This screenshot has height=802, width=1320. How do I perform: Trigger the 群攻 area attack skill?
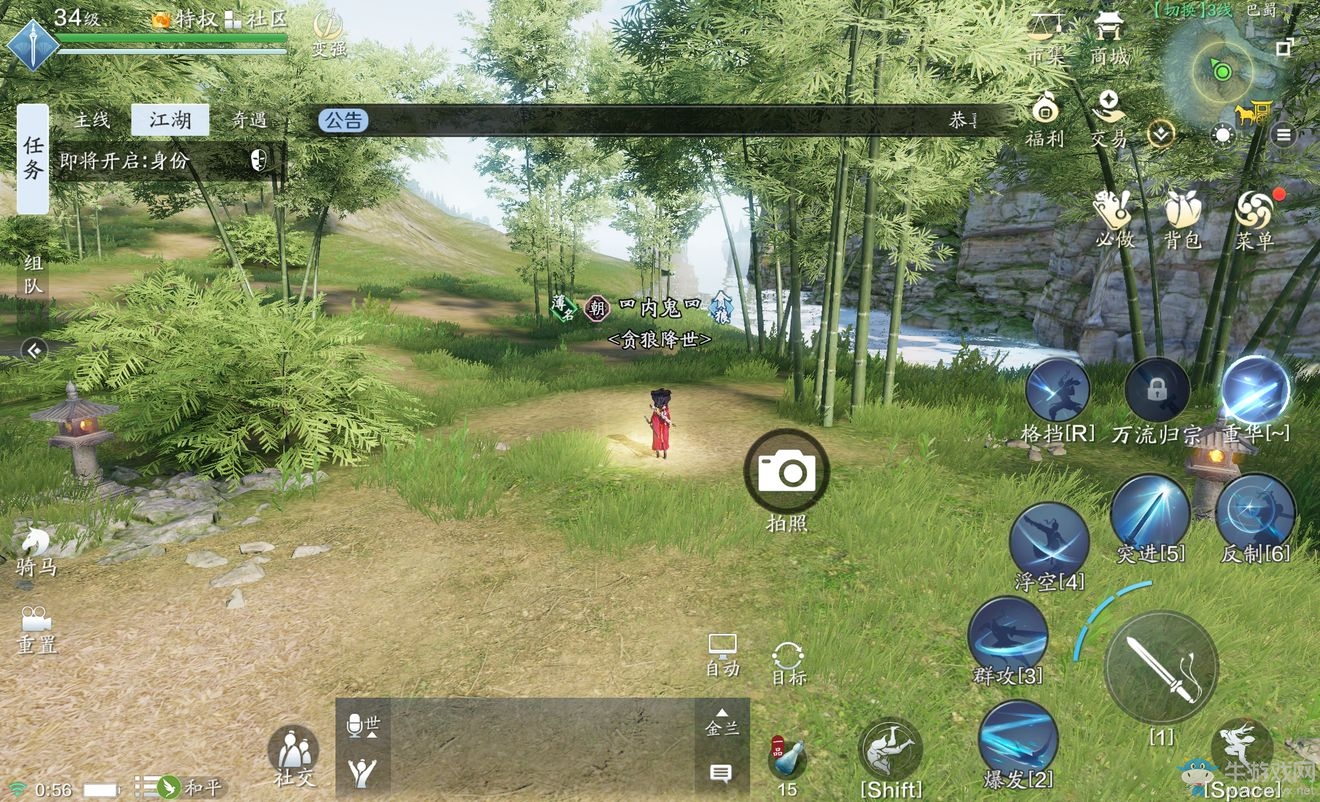click(1008, 634)
